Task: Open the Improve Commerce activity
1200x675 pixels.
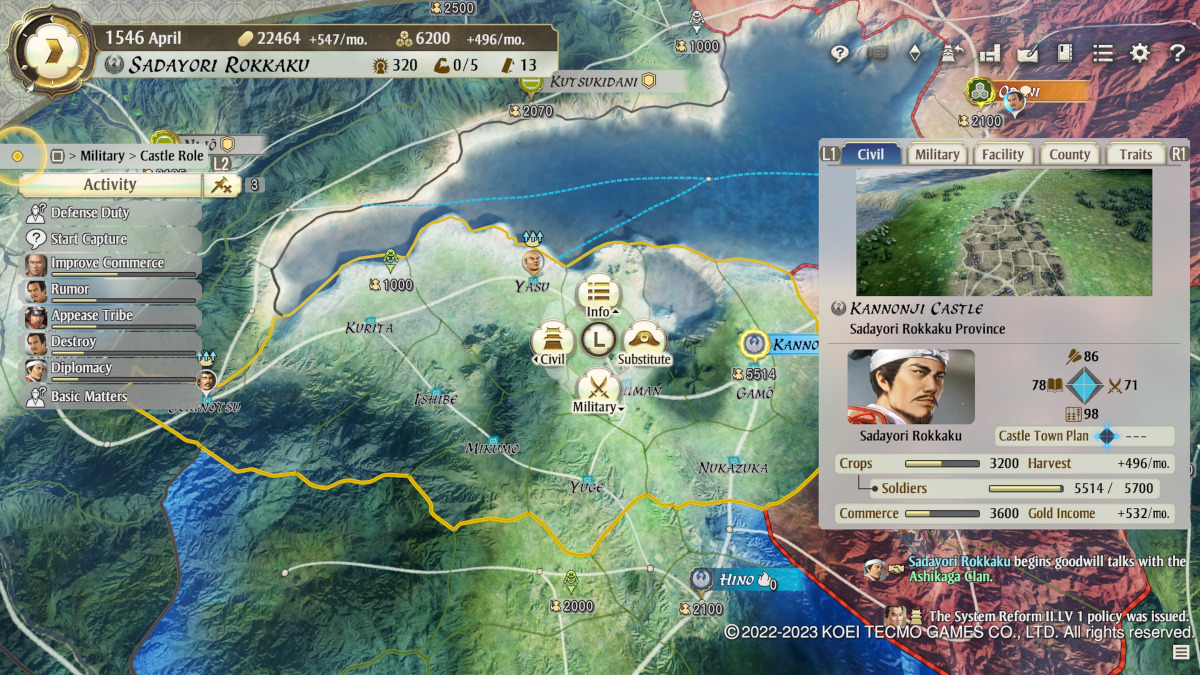Action: coord(108,264)
